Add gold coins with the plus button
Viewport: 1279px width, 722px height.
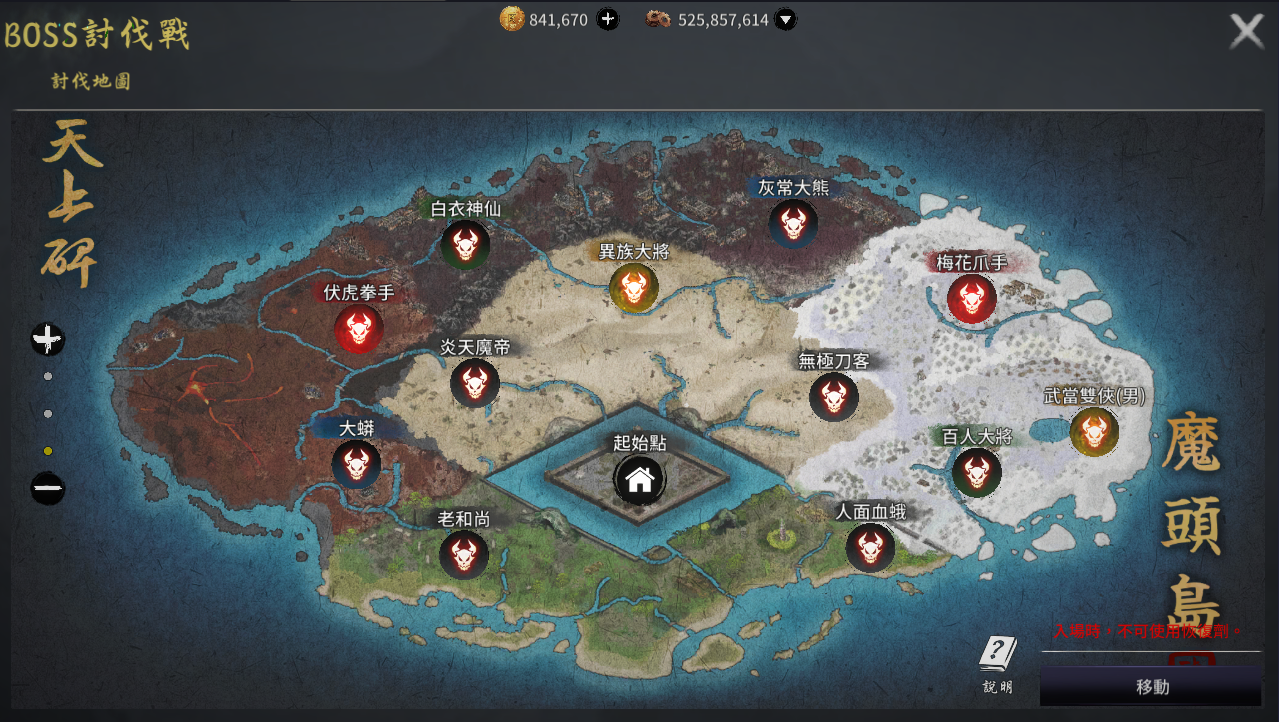pyautogui.click(x=608, y=19)
